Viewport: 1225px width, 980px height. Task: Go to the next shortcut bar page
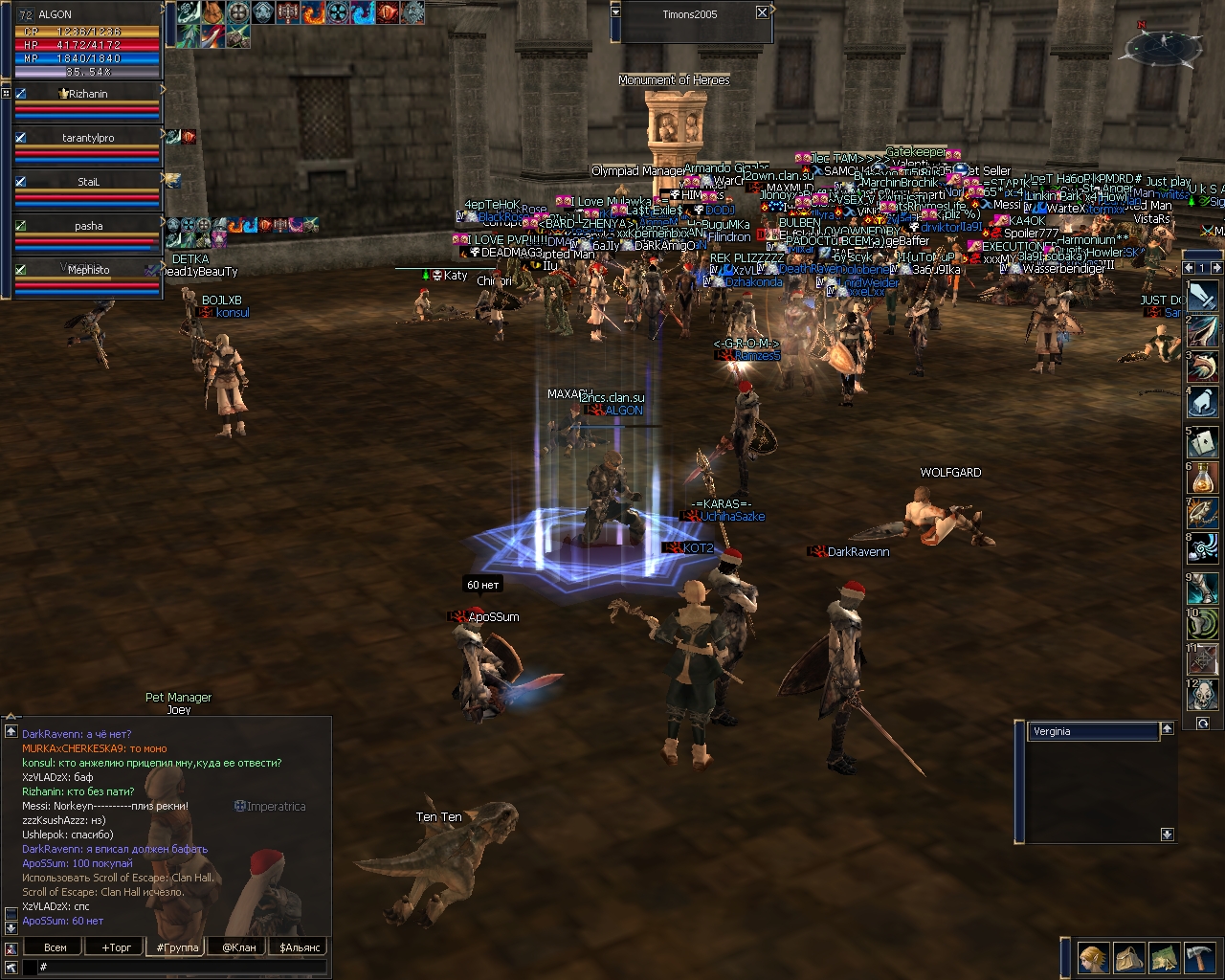pos(1215,268)
